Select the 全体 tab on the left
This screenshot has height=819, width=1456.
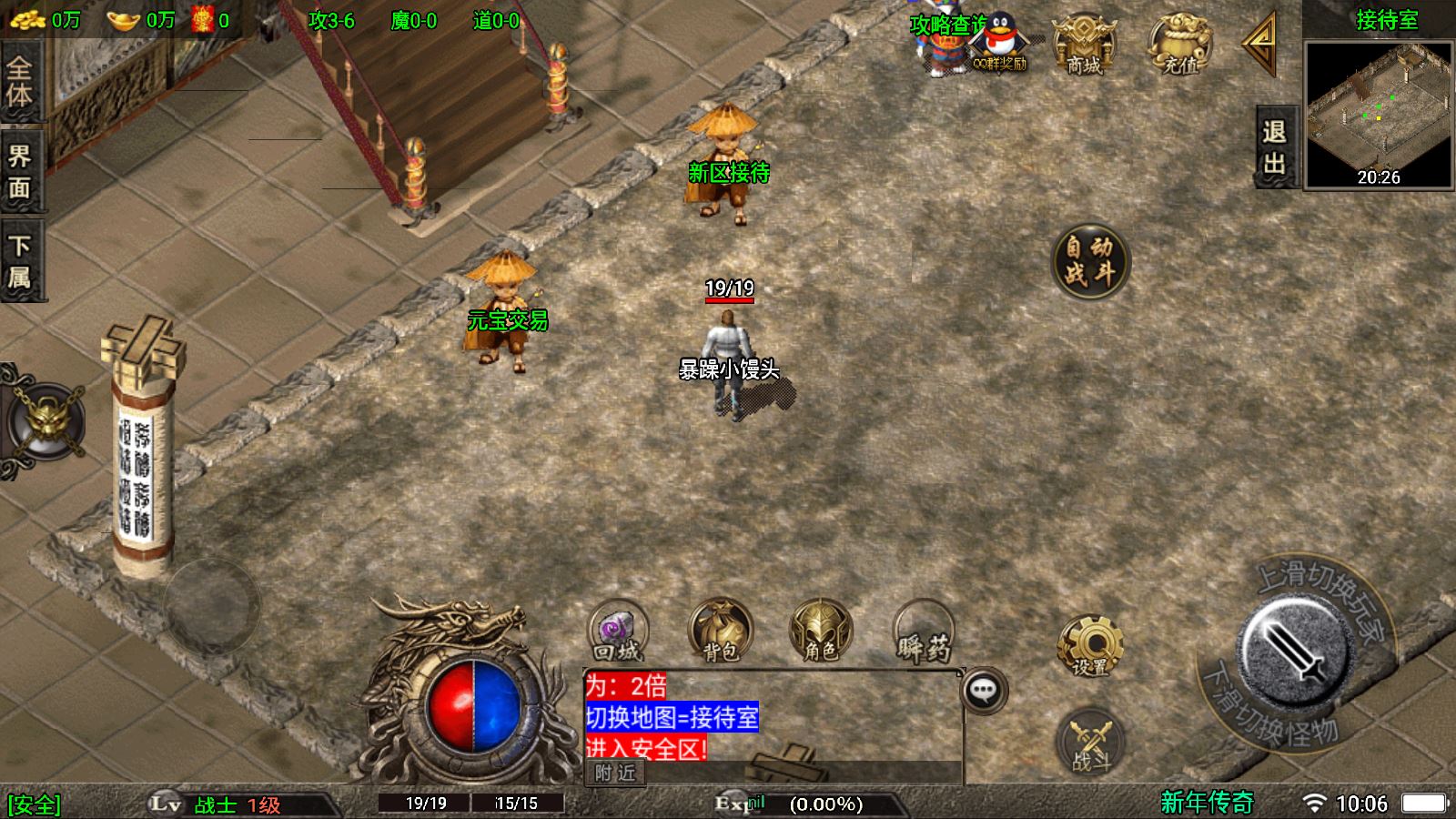20,82
